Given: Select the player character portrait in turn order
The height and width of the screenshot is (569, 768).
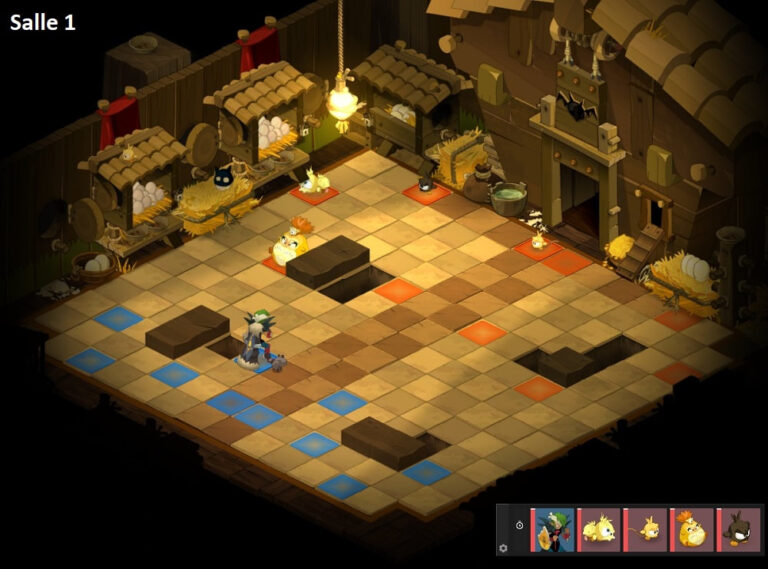Looking at the screenshot, I should point(555,529).
